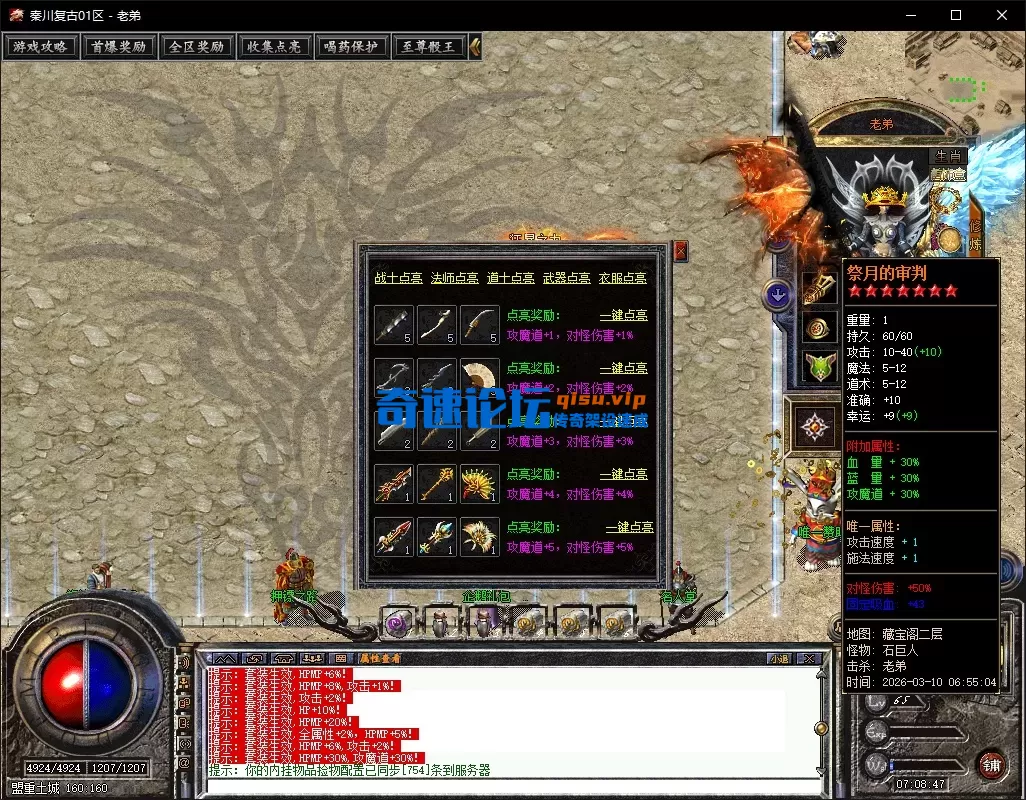The height and width of the screenshot is (800, 1026).
Task: Click the 全区奖励 button
Action: pyautogui.click(x=196, y=46)
